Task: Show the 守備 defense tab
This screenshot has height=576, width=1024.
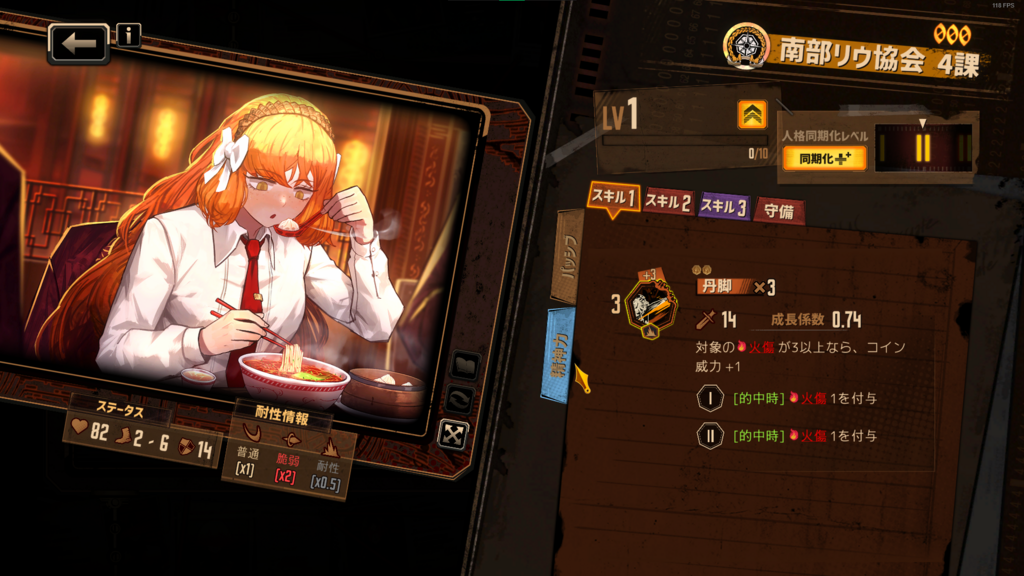Action: click(x=778, y=210)
